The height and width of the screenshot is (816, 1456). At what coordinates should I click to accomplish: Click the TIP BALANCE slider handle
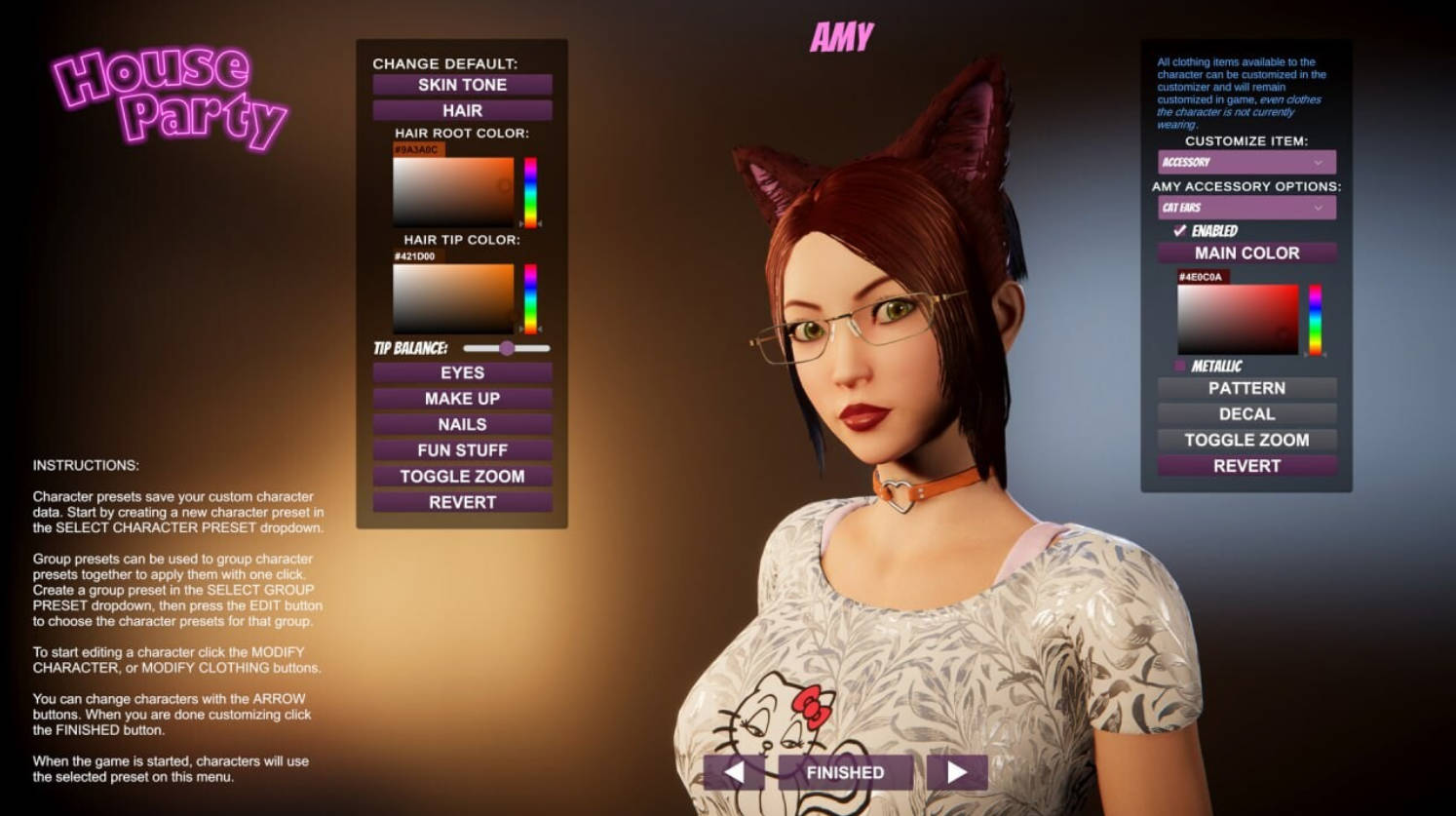(x=508, y=348)
